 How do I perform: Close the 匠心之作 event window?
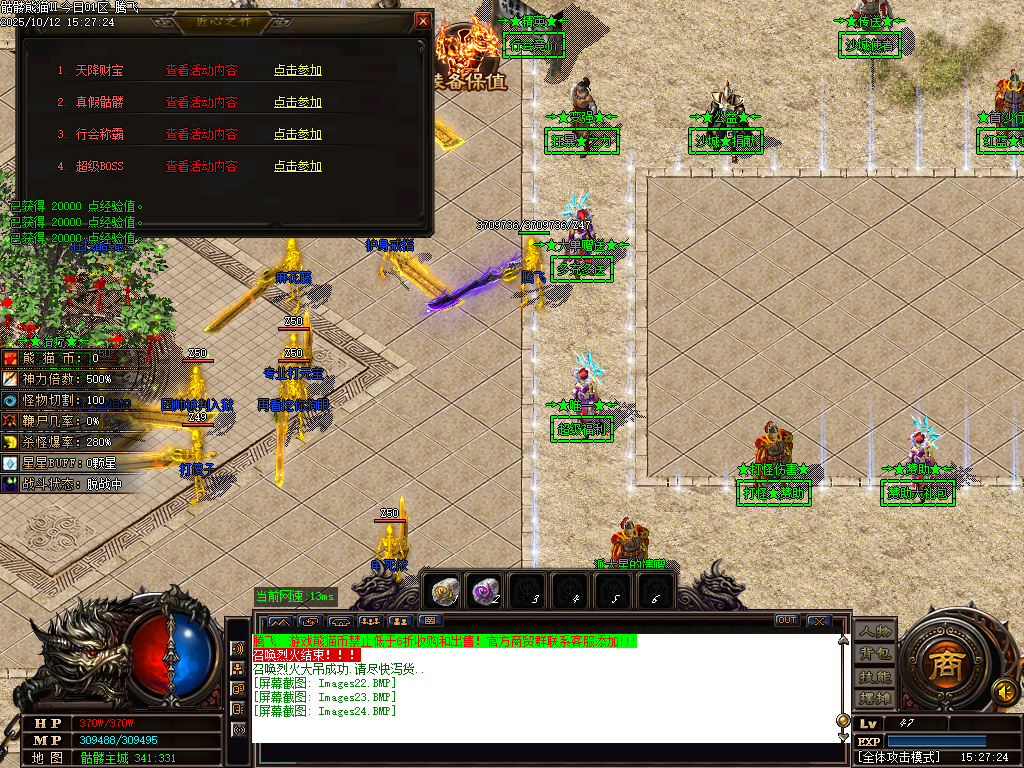coord(423,21)
